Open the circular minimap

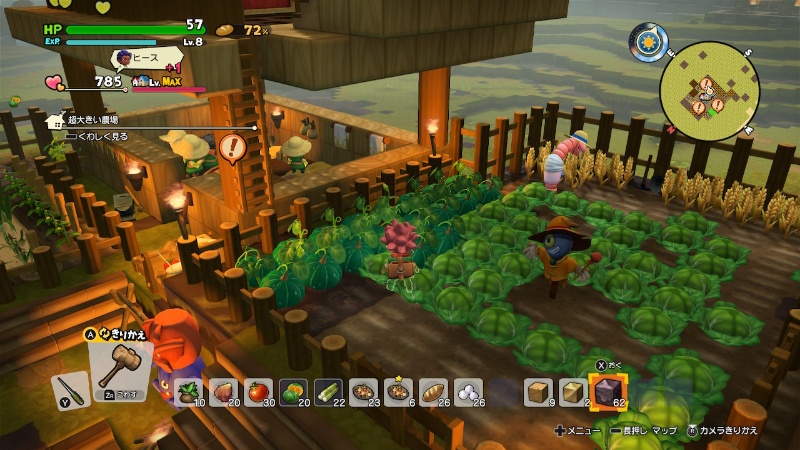pyautogui.click(x=710, y=92)
